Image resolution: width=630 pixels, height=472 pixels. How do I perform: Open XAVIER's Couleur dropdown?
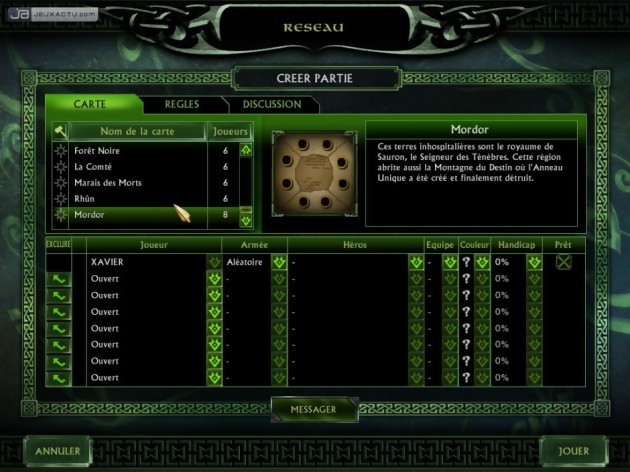(481, 262)
